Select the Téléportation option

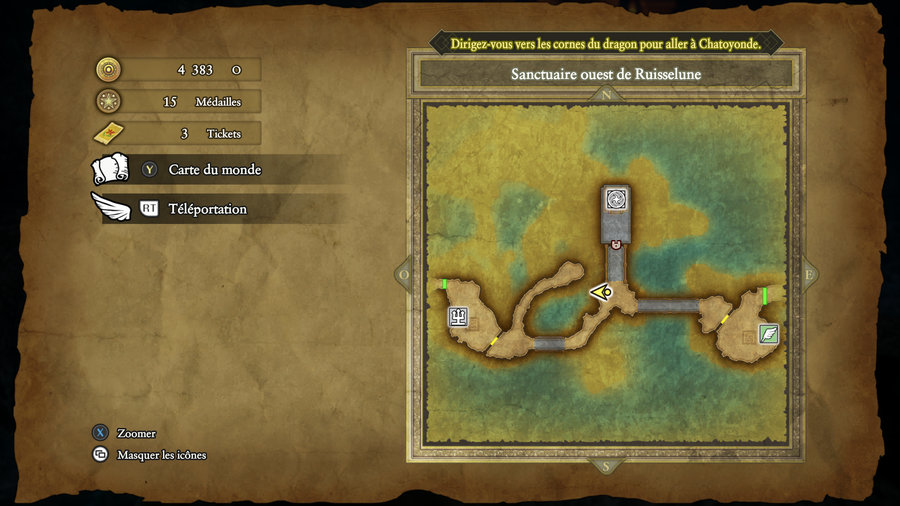207,209
